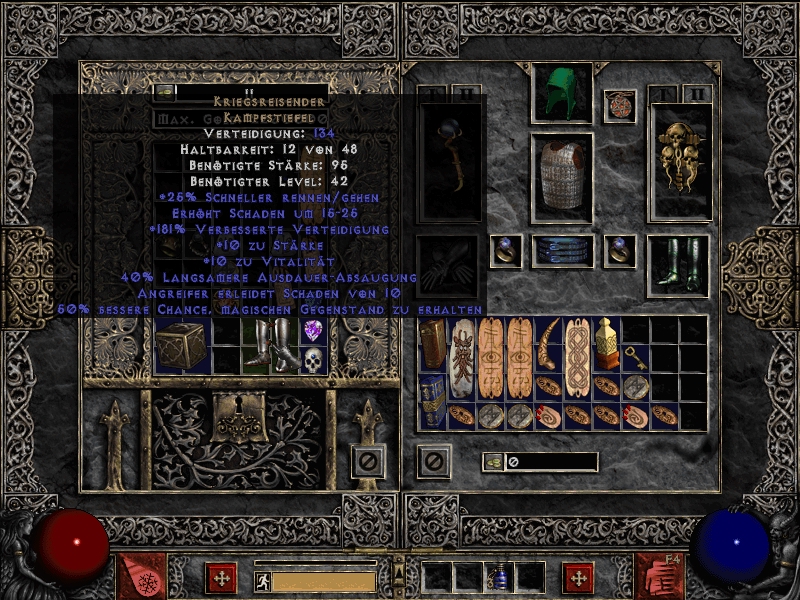Select the curved horn charm in inventory
The width and height of the screenshot is (800, 600).
[x=548, y=343]
